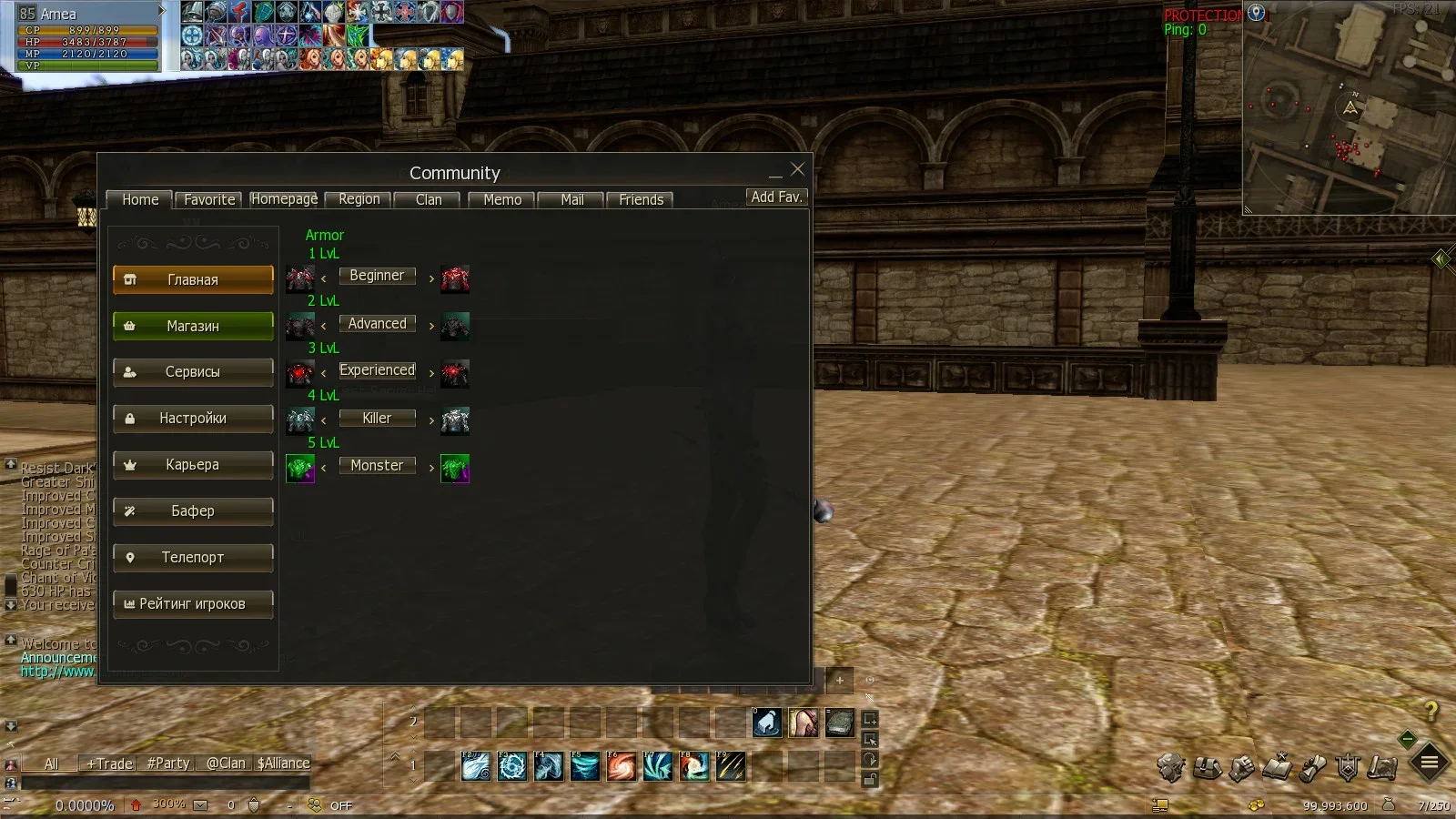1456x819 pixels.
Task: Click the minimap
Action: click(x=1349, y=109)
